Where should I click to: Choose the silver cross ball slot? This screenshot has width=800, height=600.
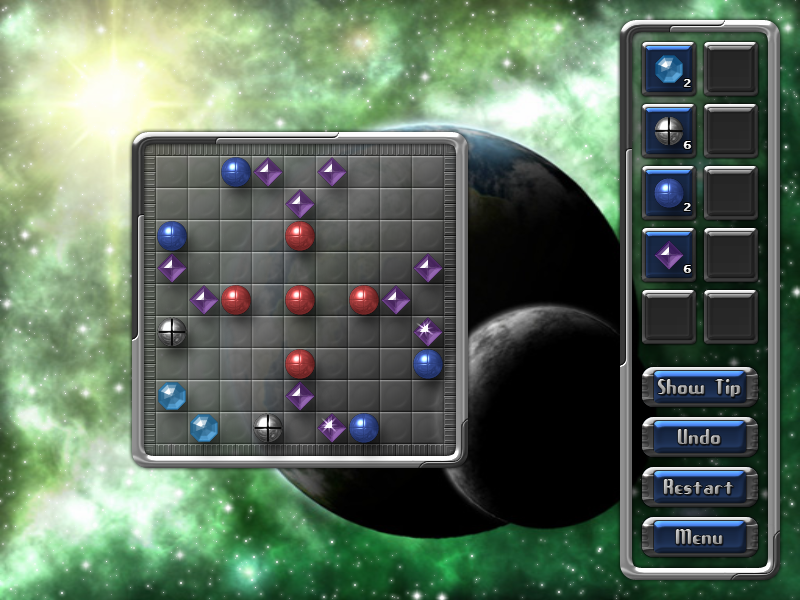668,130
